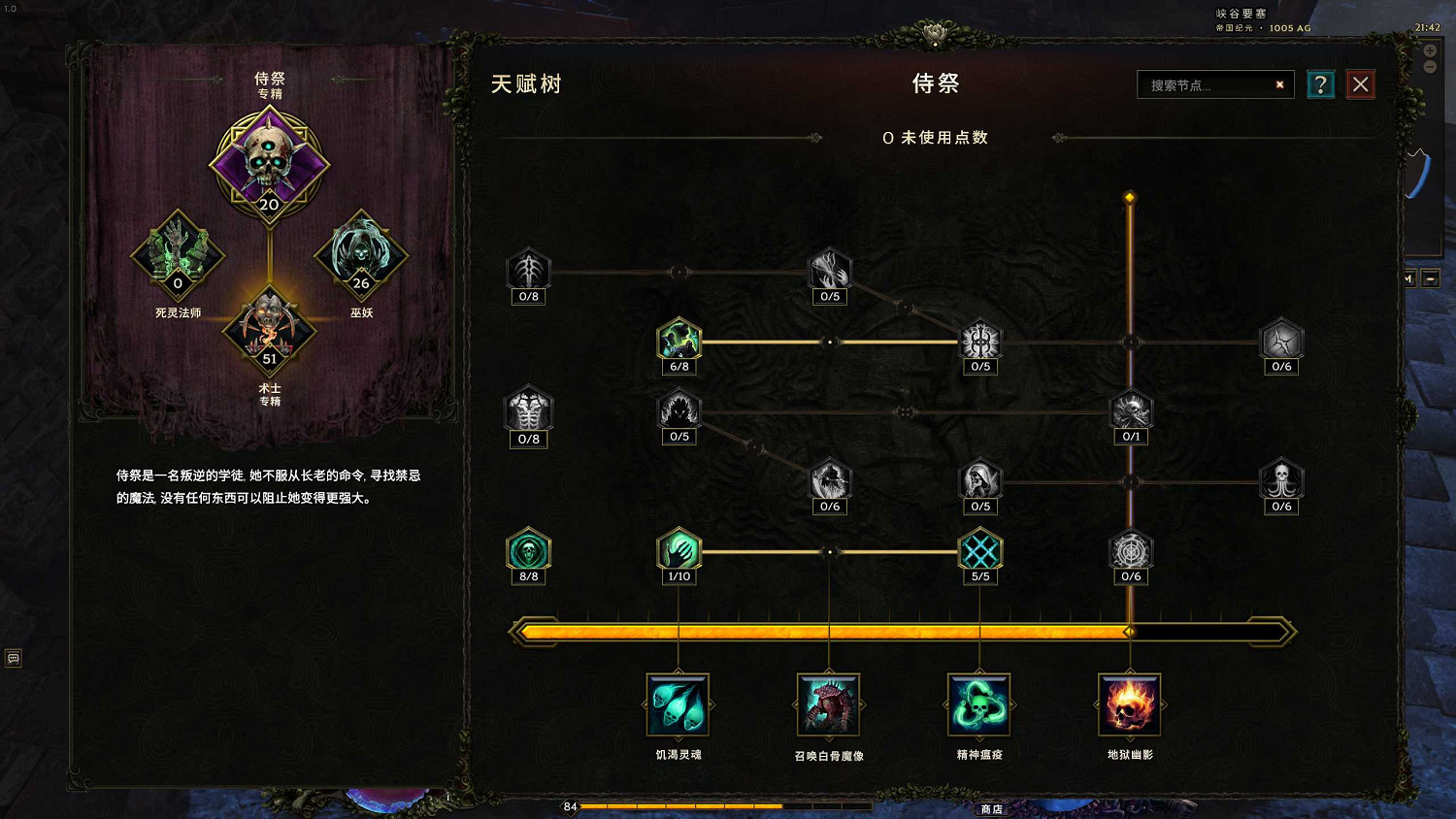Screen dimensions: 1456x819
Task: Select the 死灵法师 mastery emblem
Action: [177, 254]
